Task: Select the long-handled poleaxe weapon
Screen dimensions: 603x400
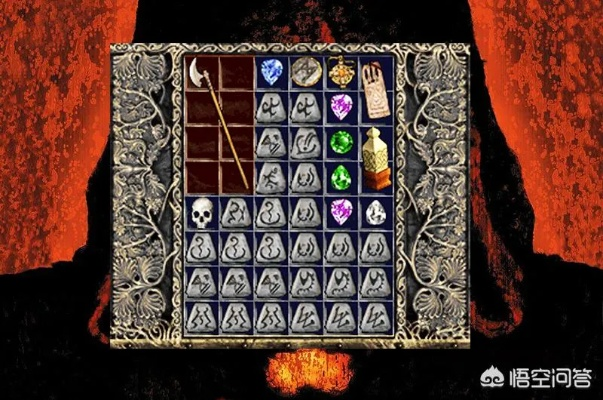Action: (213, 120)
